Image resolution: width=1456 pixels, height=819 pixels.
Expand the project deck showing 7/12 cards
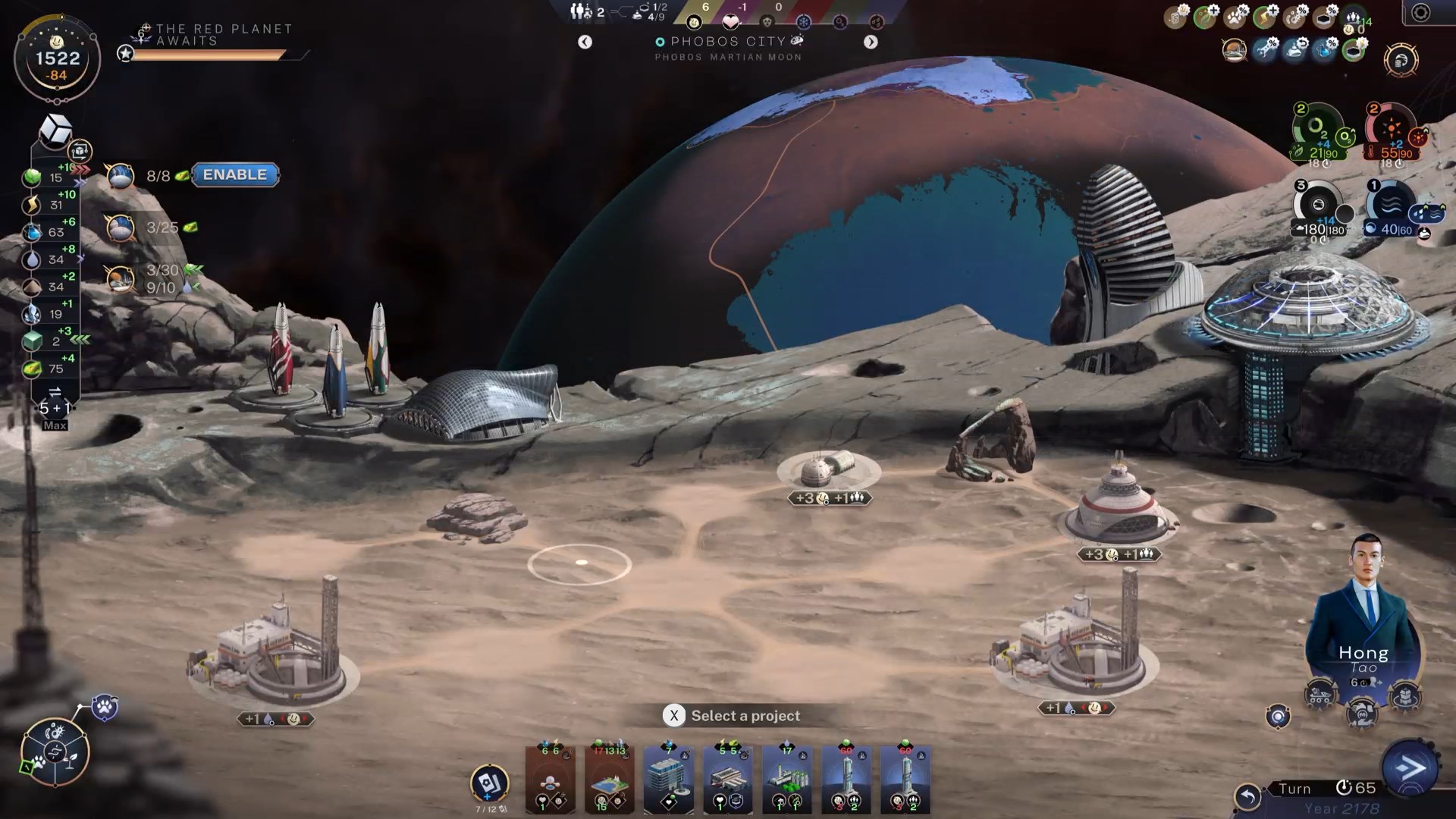489,781
